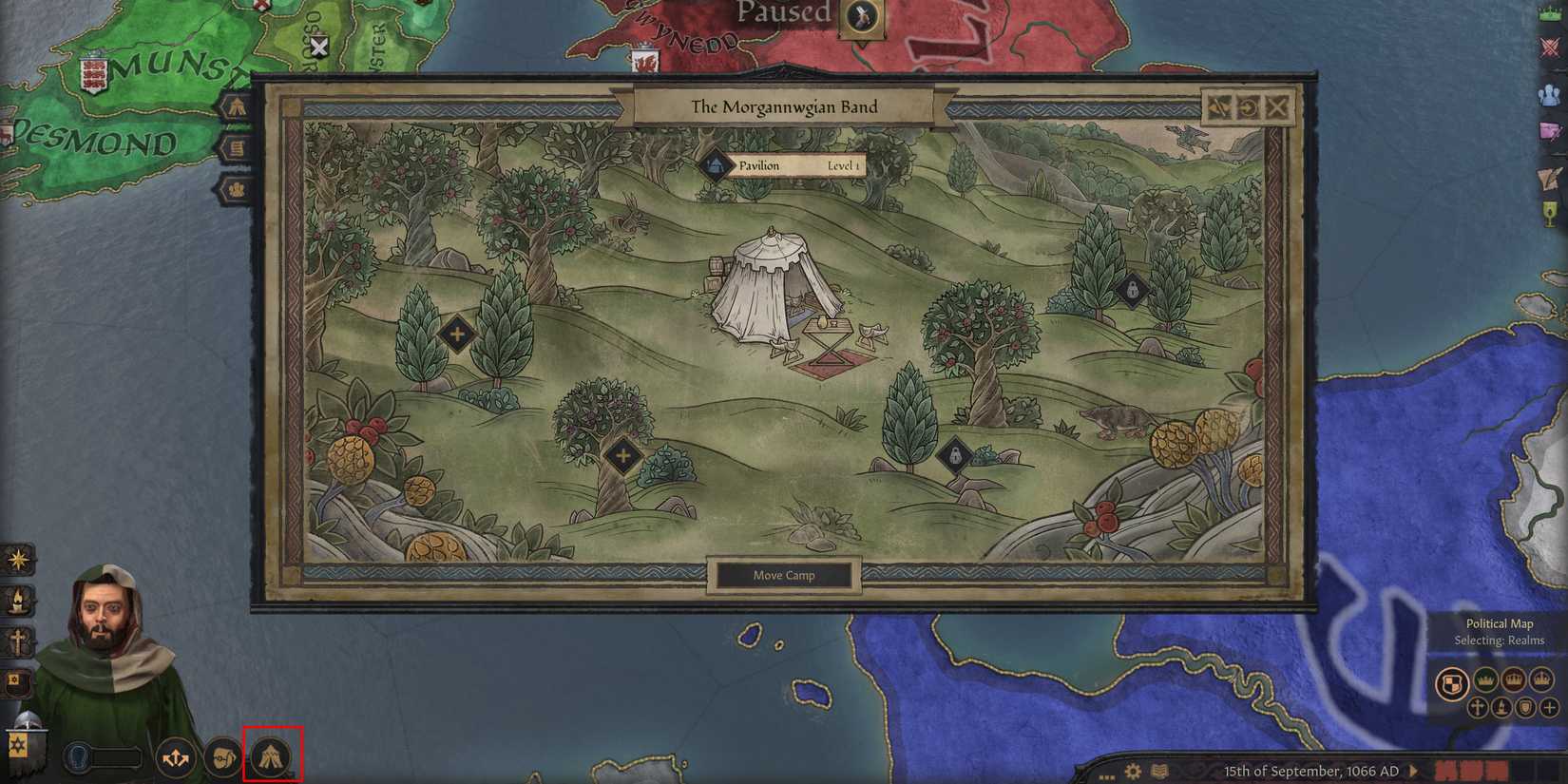Toggle the Culture map mode button
Image resolution: width=1568 pixels, height=784 pixels.
1502,707
